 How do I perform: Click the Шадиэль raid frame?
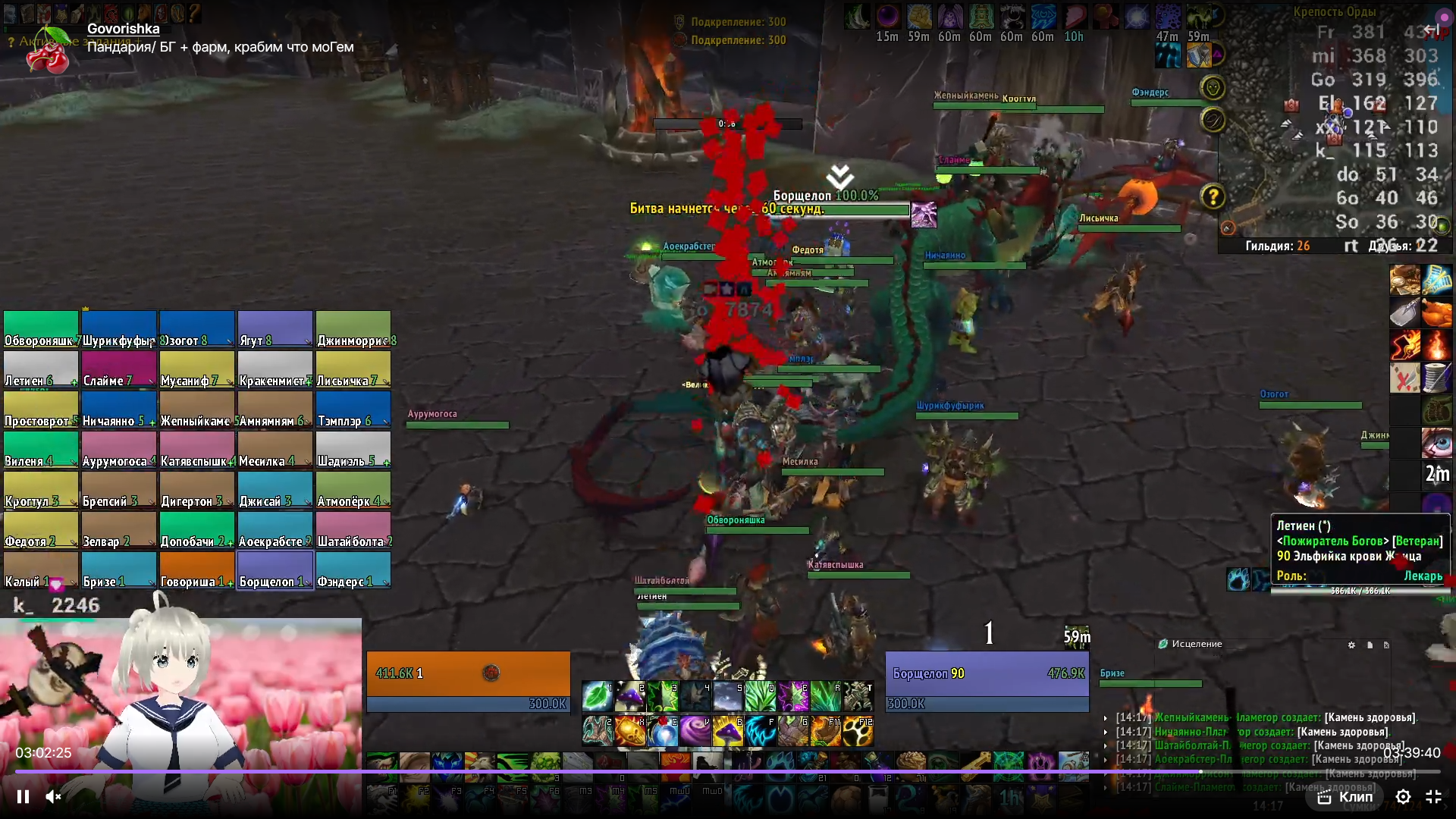pyautogui.click(x=353, y=450)
